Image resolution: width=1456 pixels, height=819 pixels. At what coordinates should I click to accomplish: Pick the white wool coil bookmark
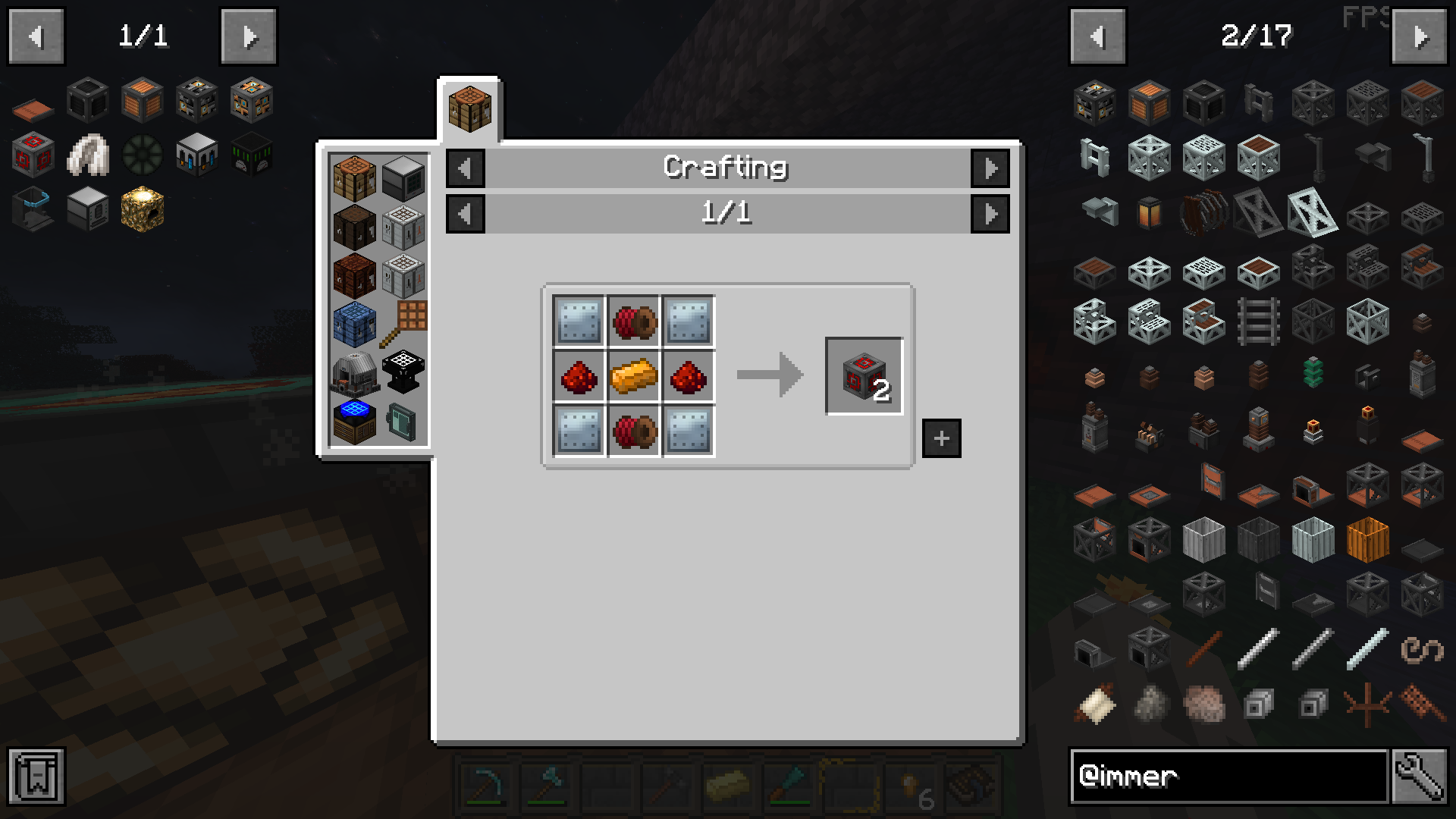click(x=88, y=155)
